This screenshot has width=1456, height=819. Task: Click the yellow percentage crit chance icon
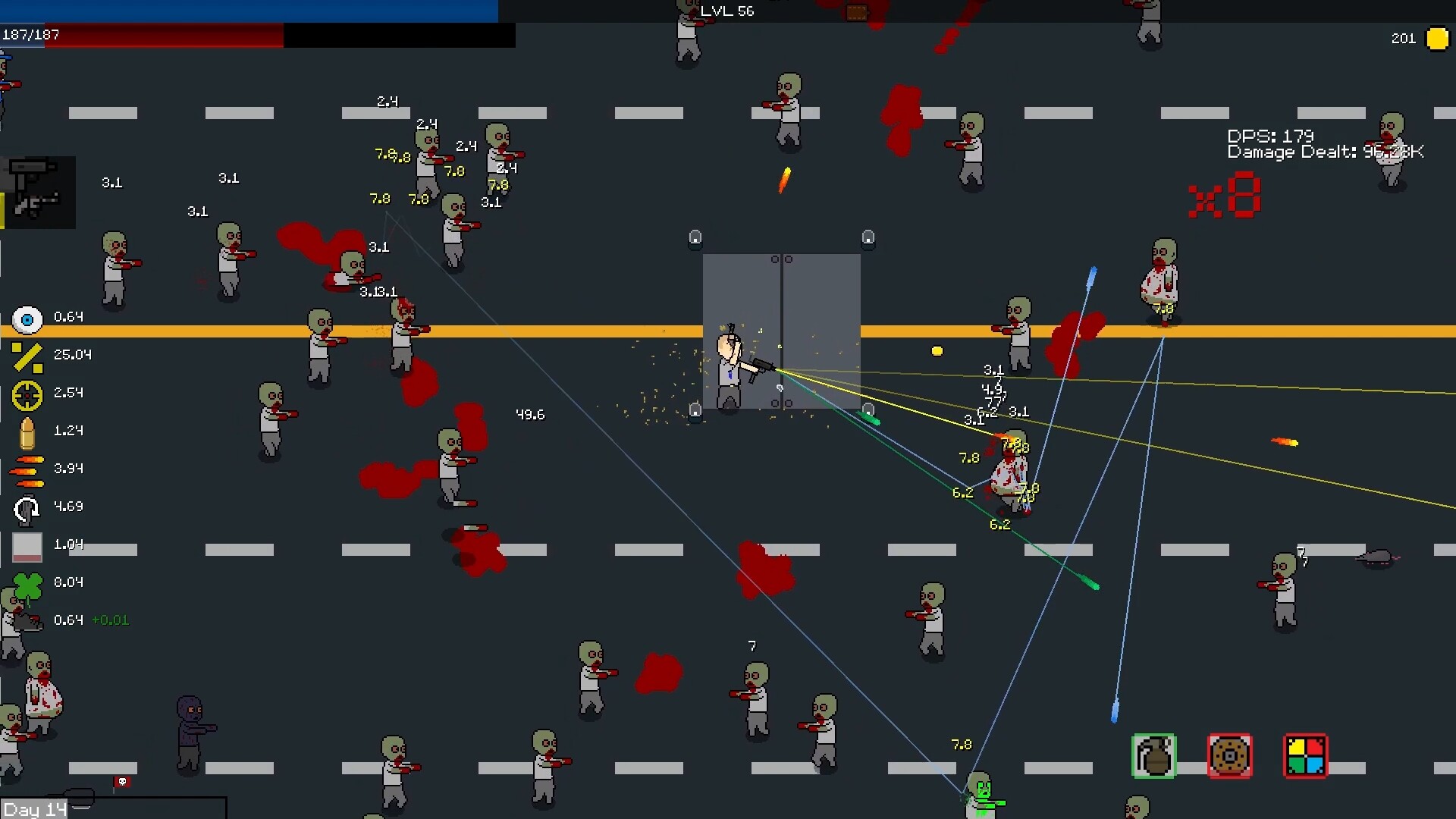pos(27,357)
